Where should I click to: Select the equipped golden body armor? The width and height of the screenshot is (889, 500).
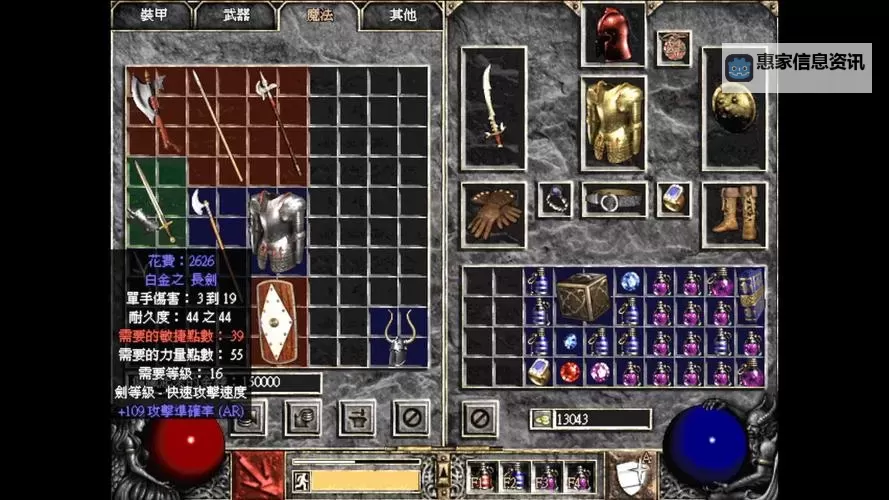[613, 122]
